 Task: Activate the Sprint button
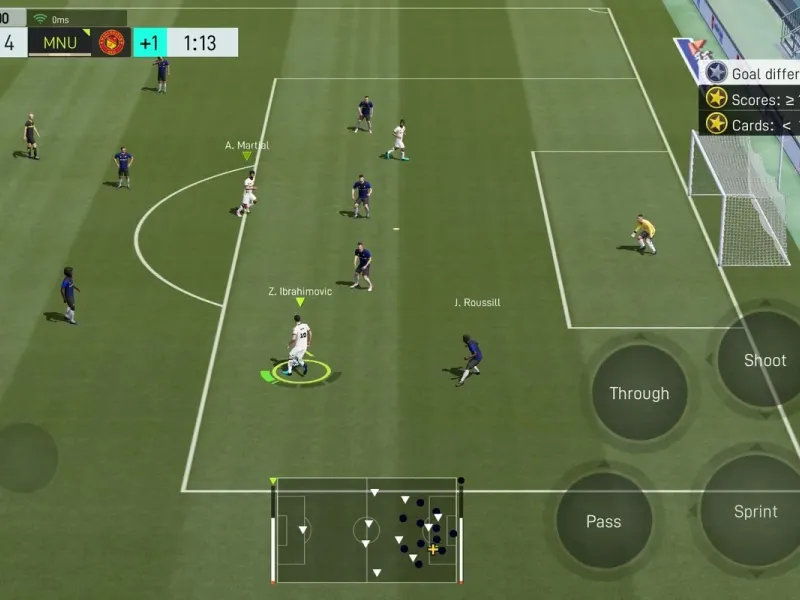(x=755, y=511)
